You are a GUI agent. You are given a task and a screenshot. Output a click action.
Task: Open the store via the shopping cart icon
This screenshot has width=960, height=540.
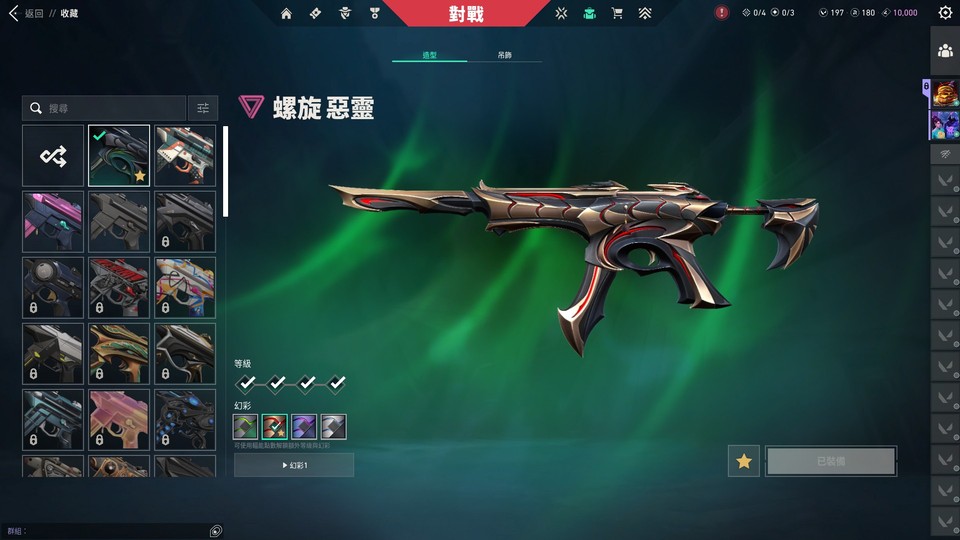tap(617, 13)
